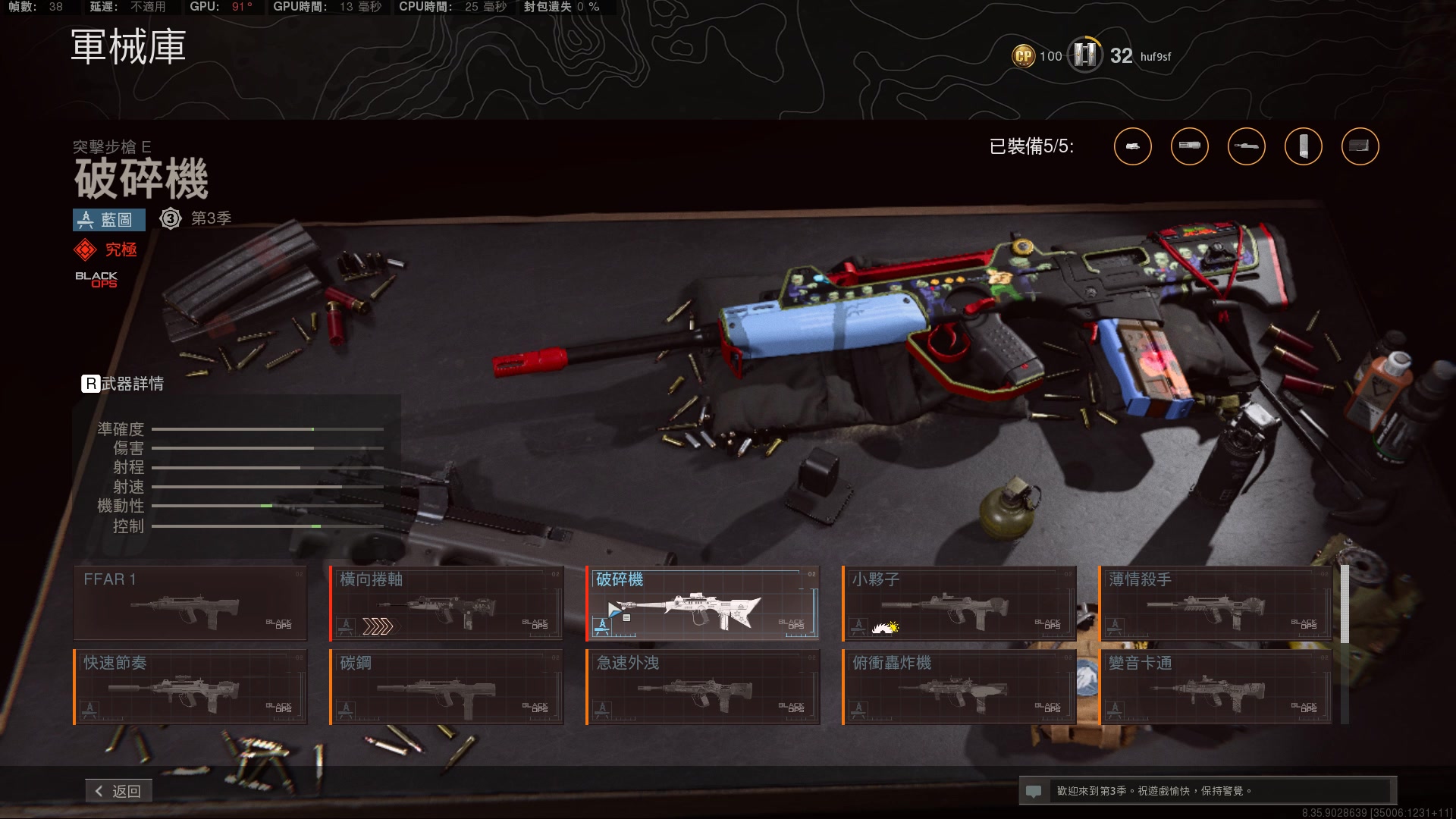Pick the 碳鋼 blueprint tile
Screen dimensions: 1456x819
click(x=447, y=686)
